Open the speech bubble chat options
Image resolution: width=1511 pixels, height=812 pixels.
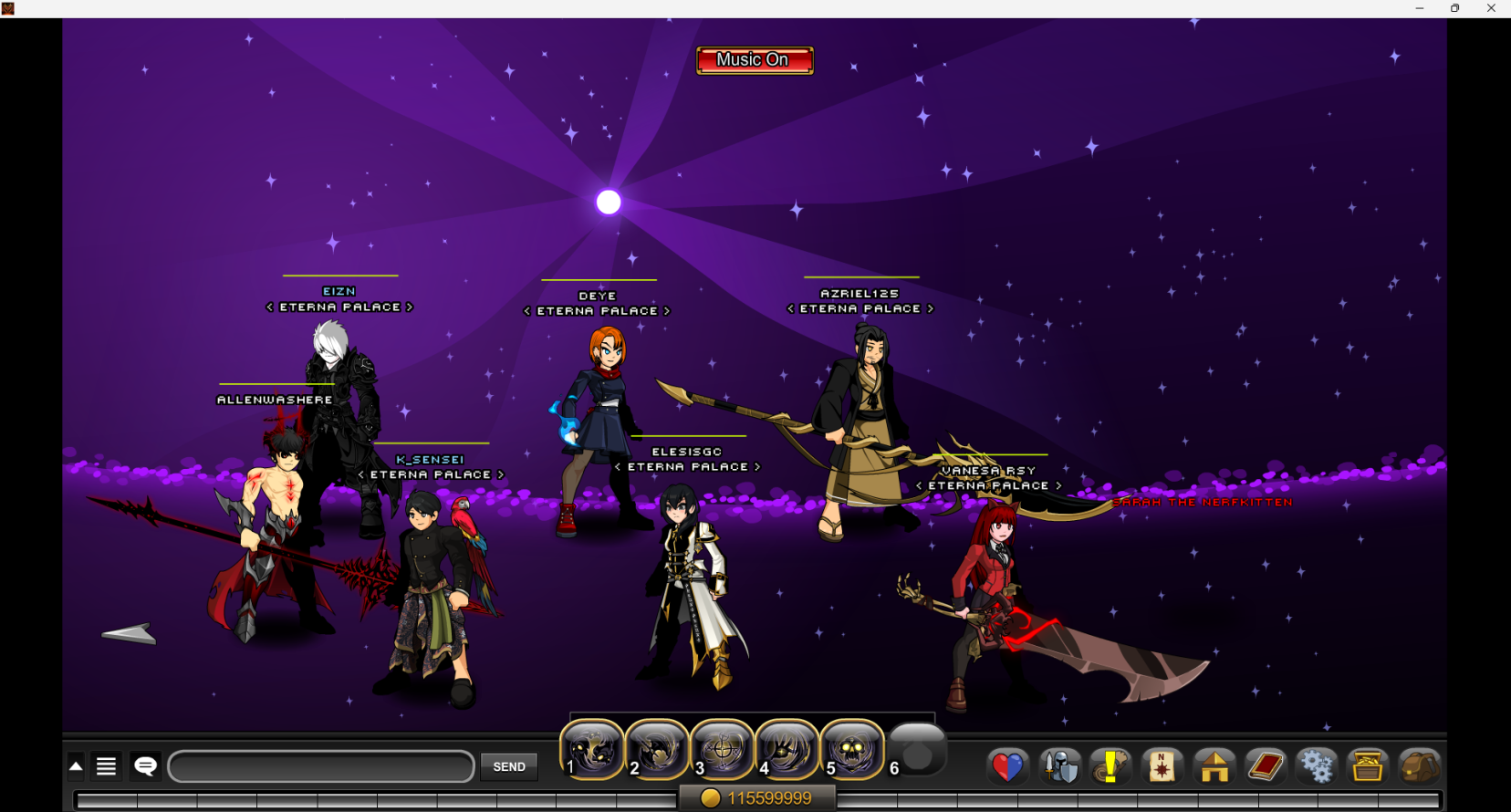[146, 766]
